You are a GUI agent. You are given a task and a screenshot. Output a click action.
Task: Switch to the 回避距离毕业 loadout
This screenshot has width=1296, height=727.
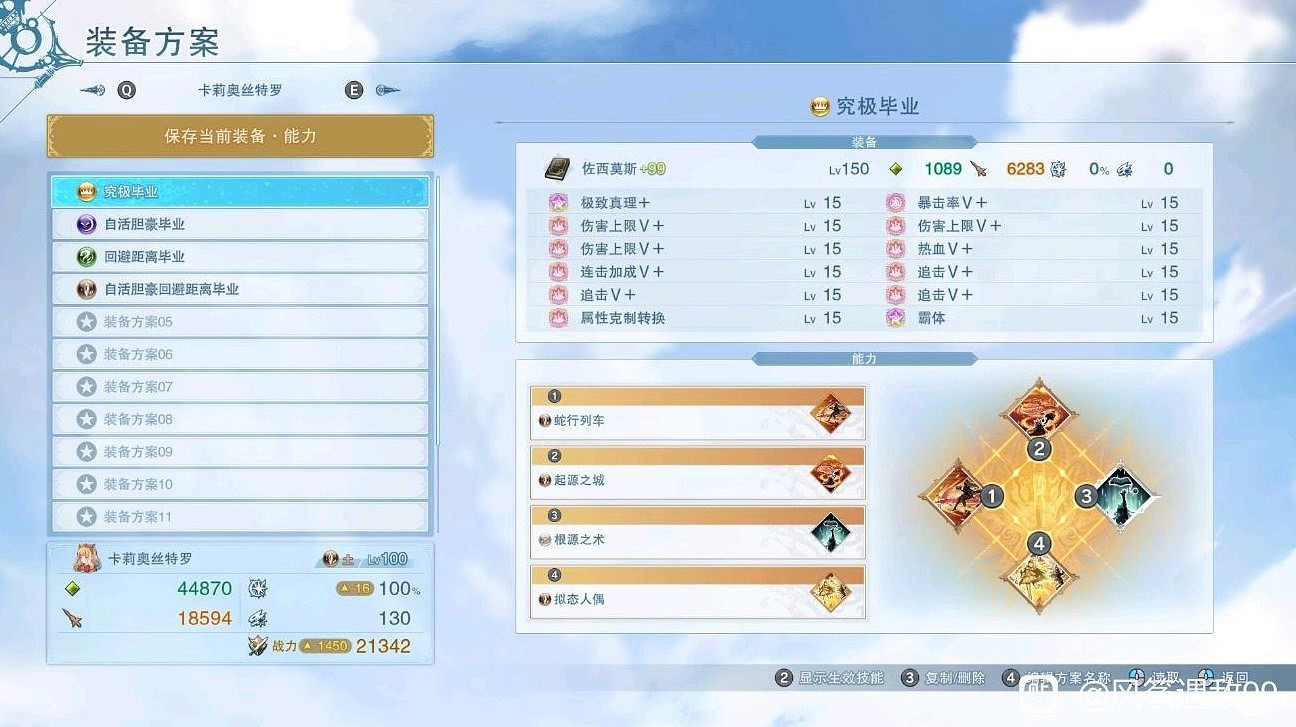[240, 256]
